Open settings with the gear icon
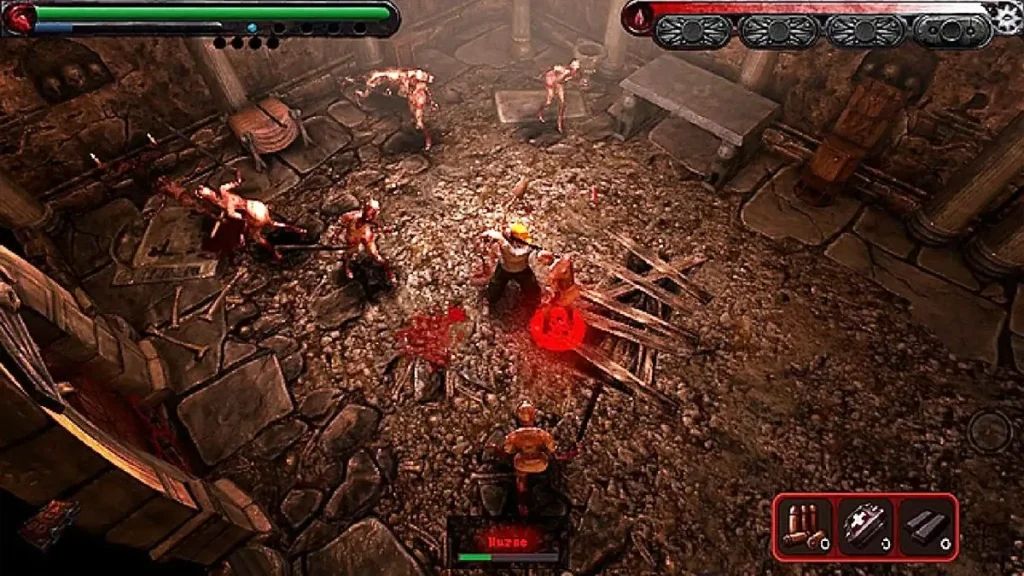The image size is (1024, 576). coord(1004,15)
